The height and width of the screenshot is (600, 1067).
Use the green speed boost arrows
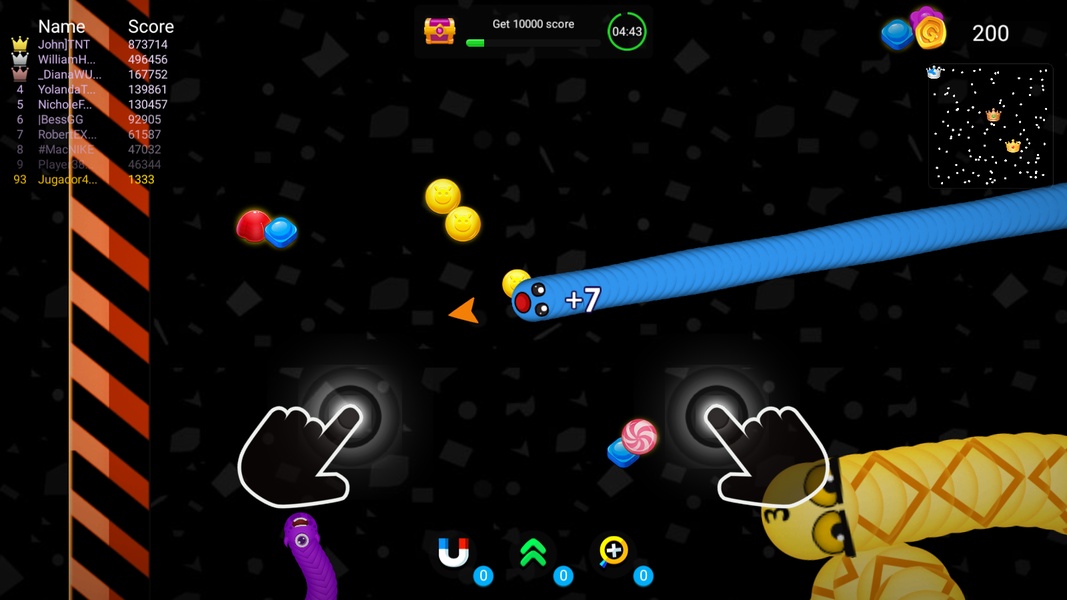coord(534,553)
